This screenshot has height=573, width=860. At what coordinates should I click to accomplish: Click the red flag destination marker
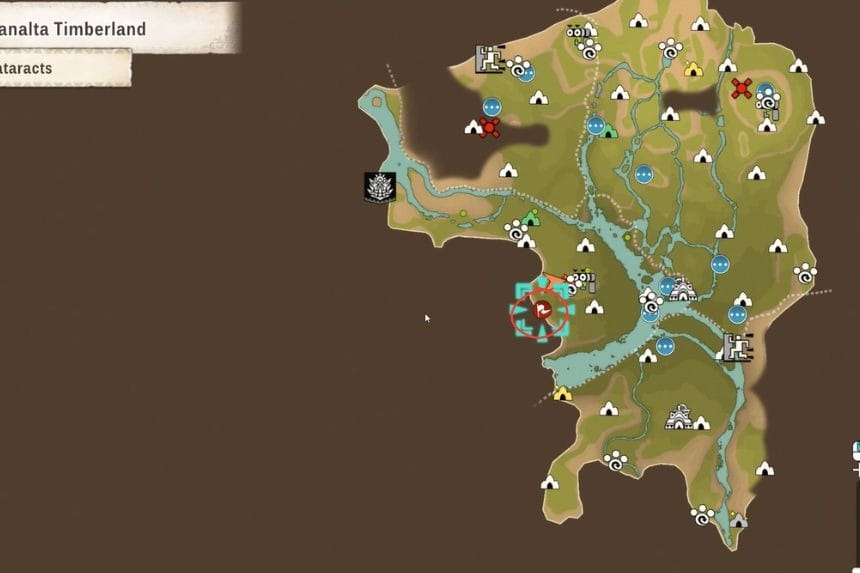[541, 312]
